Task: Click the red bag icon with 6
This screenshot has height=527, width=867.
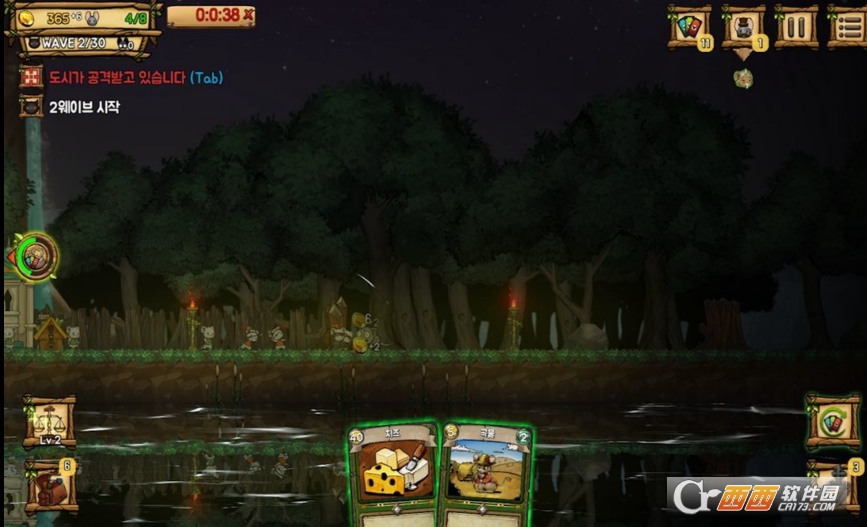Action: coord(49,486)
